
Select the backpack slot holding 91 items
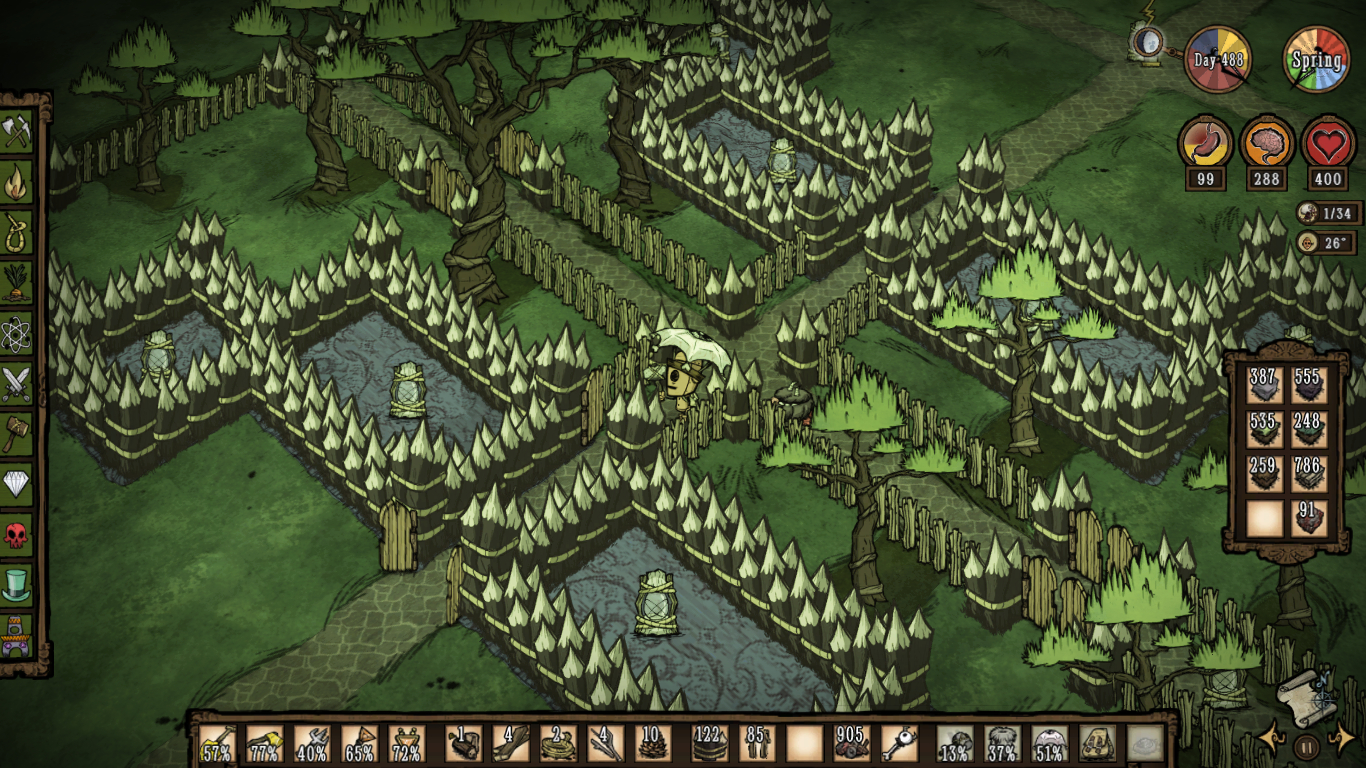(x=1308, y=518)
